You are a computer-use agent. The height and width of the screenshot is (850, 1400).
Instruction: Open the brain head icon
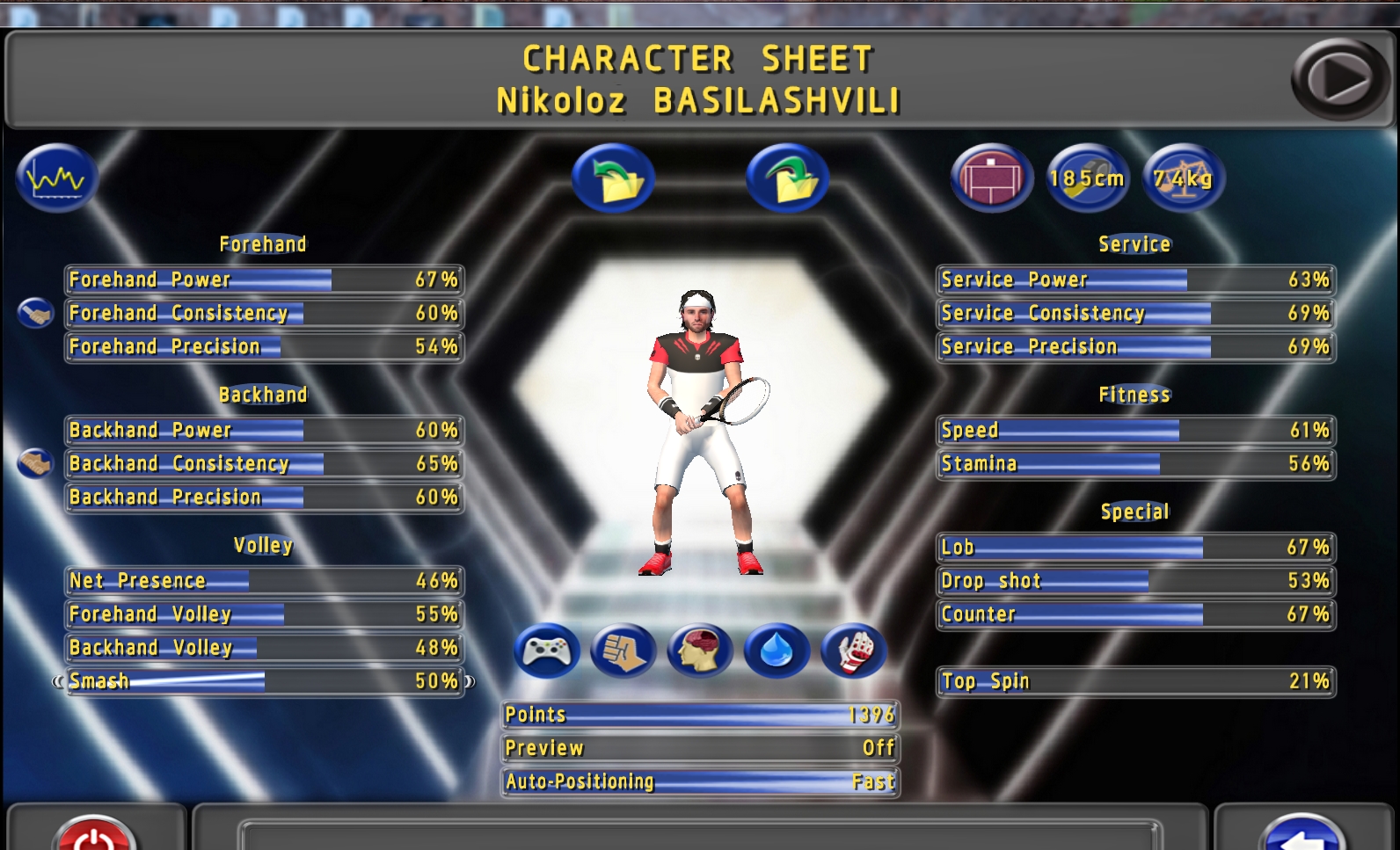point(699,651)
